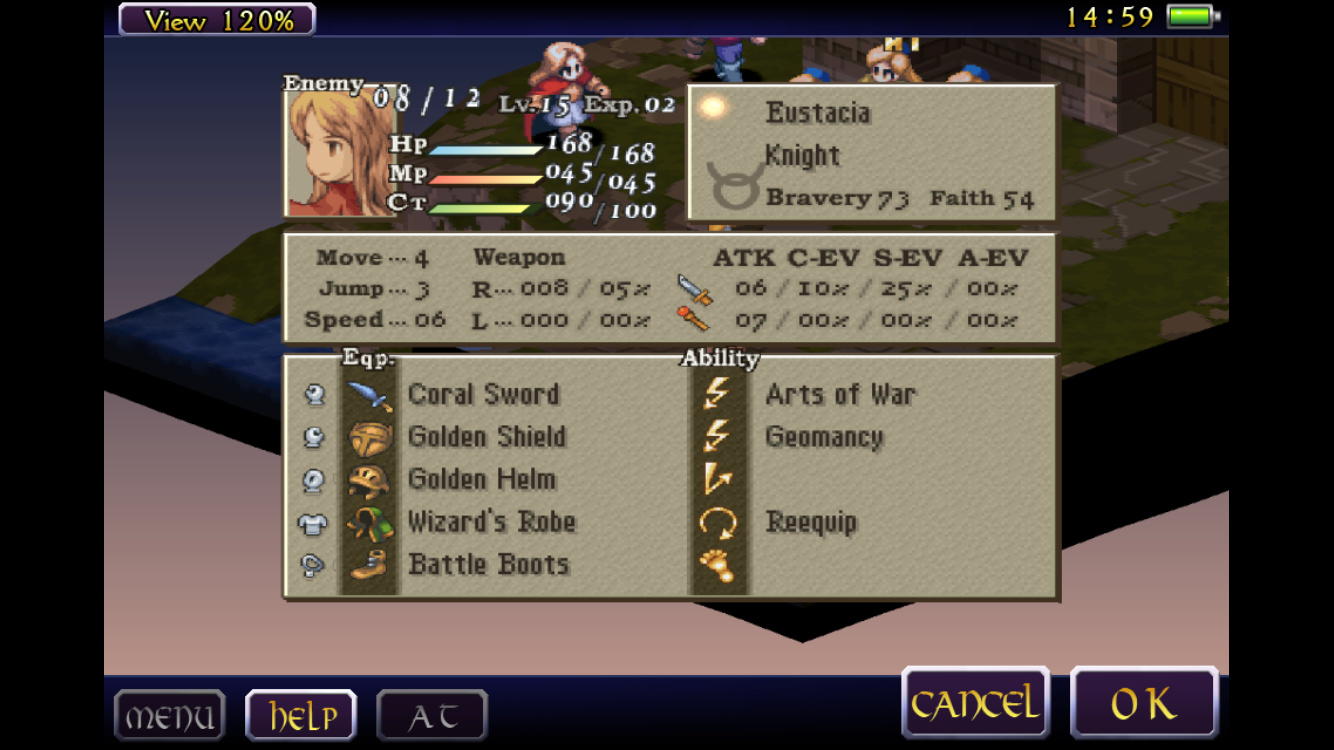Viewport: 1334px width, 750px height.
Task: Select the Coral Sword equipment entry
Action: tap(483, 394)
